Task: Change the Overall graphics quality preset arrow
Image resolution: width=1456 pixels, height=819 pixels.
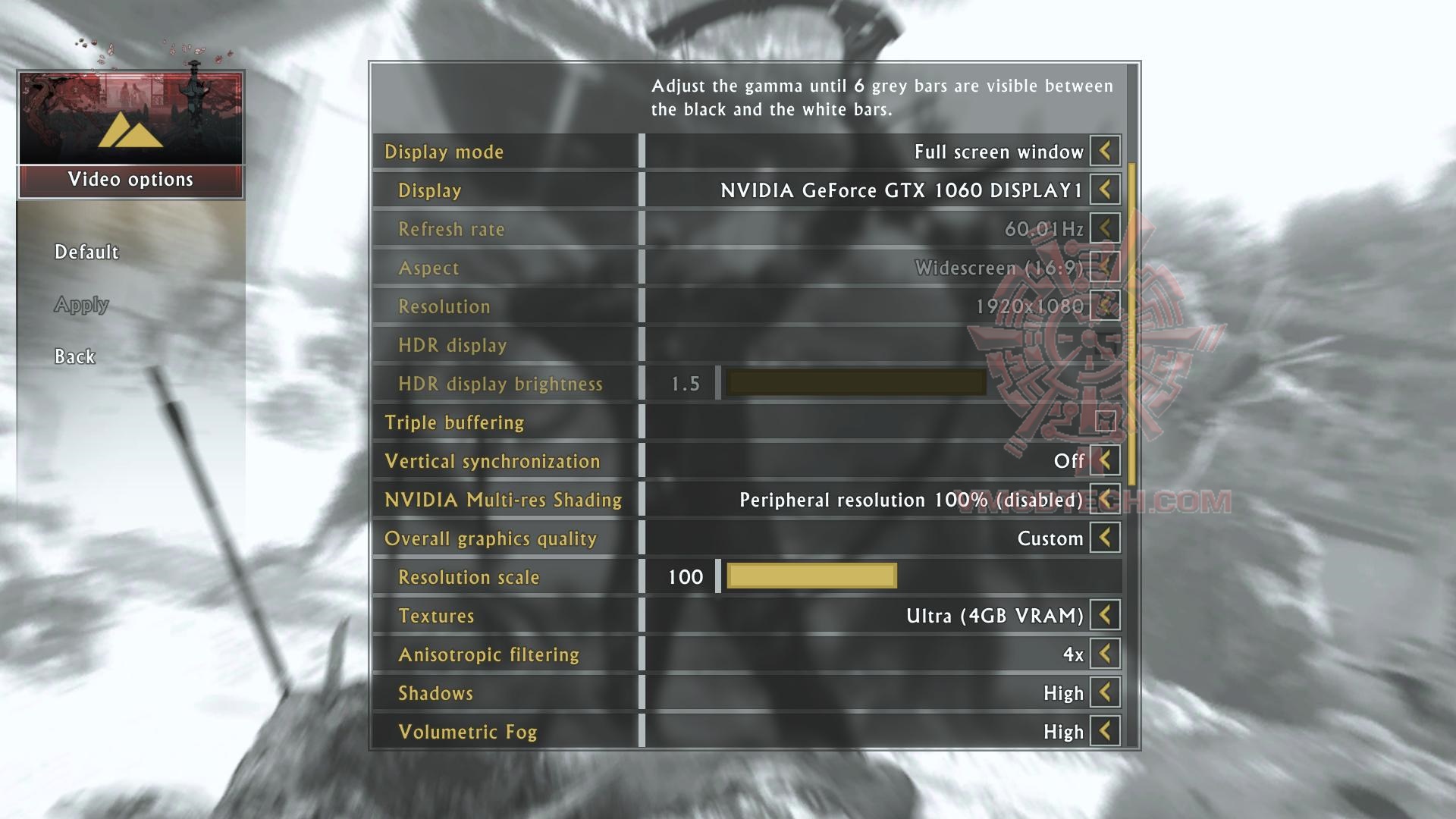Action: pyautogui.click(x=1105, y=538)
